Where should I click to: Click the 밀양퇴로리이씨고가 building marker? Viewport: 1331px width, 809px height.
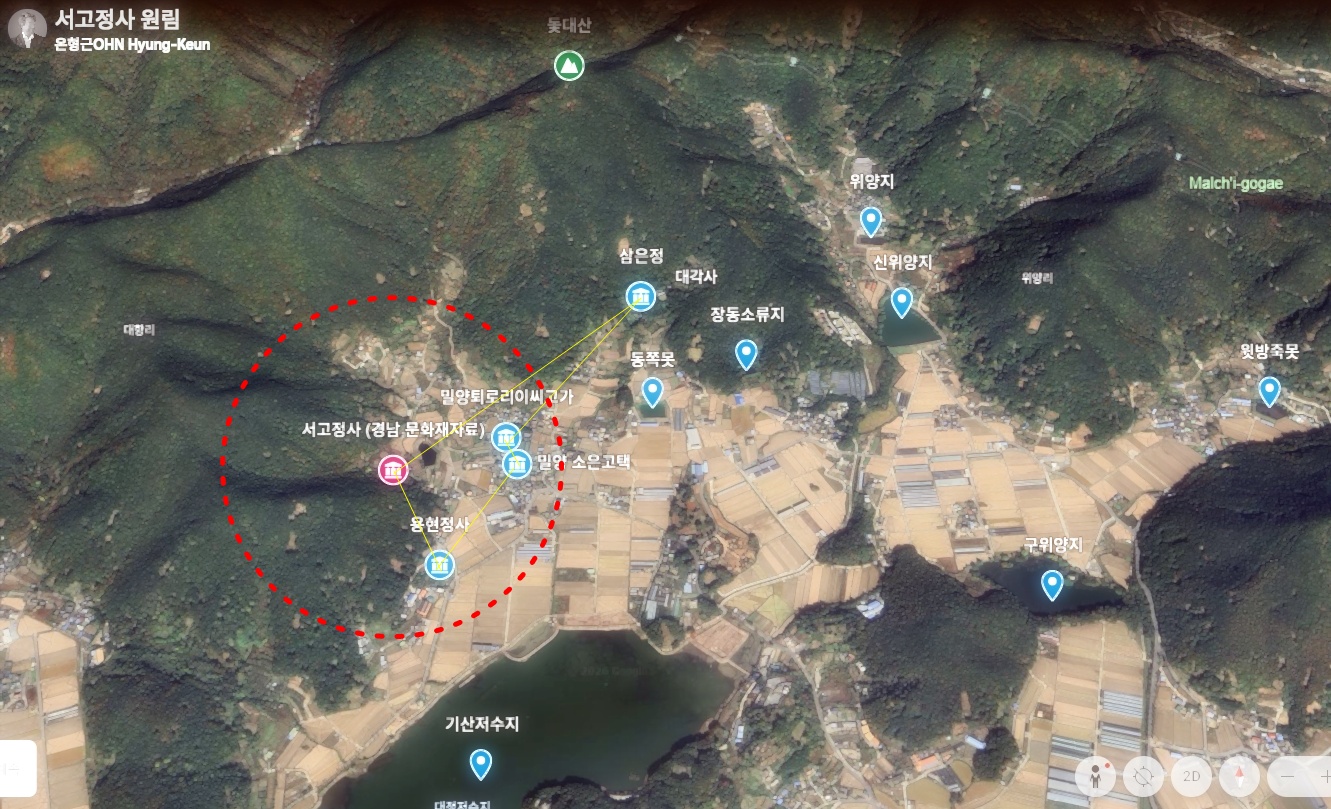(x=506, y=437)
